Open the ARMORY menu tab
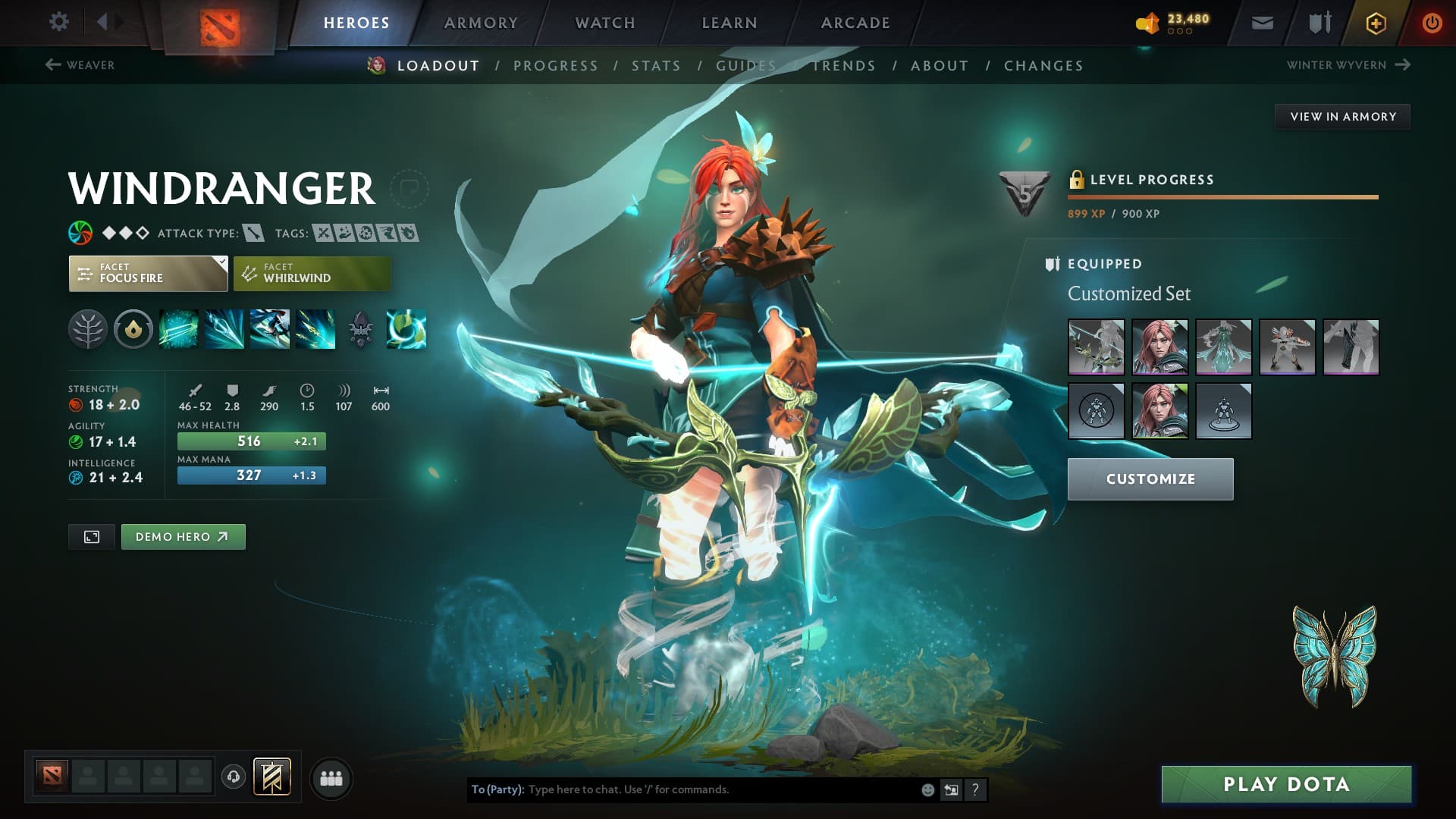 481,22
